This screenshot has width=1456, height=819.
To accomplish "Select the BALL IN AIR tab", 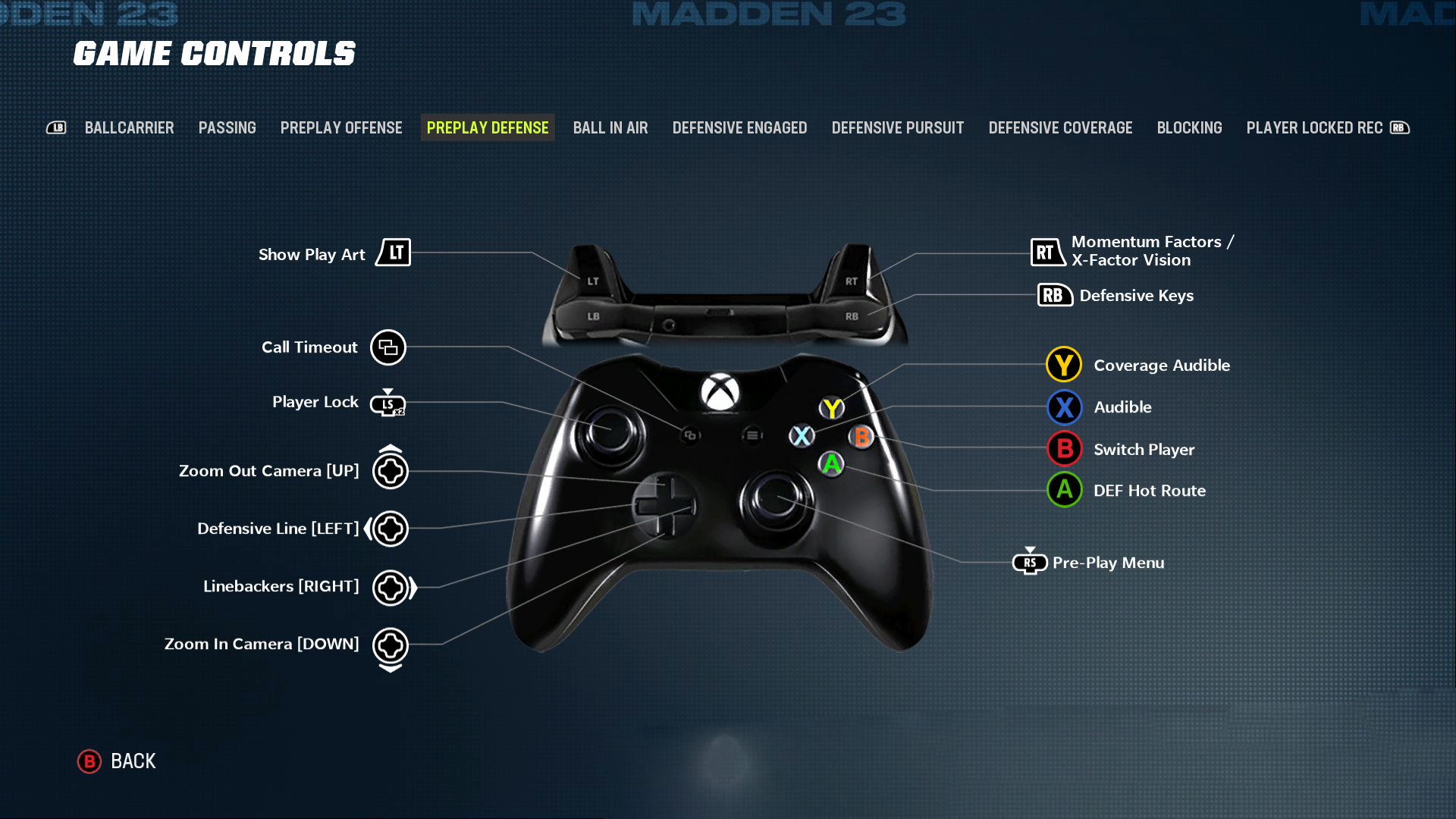I will [x=610, y=127].
